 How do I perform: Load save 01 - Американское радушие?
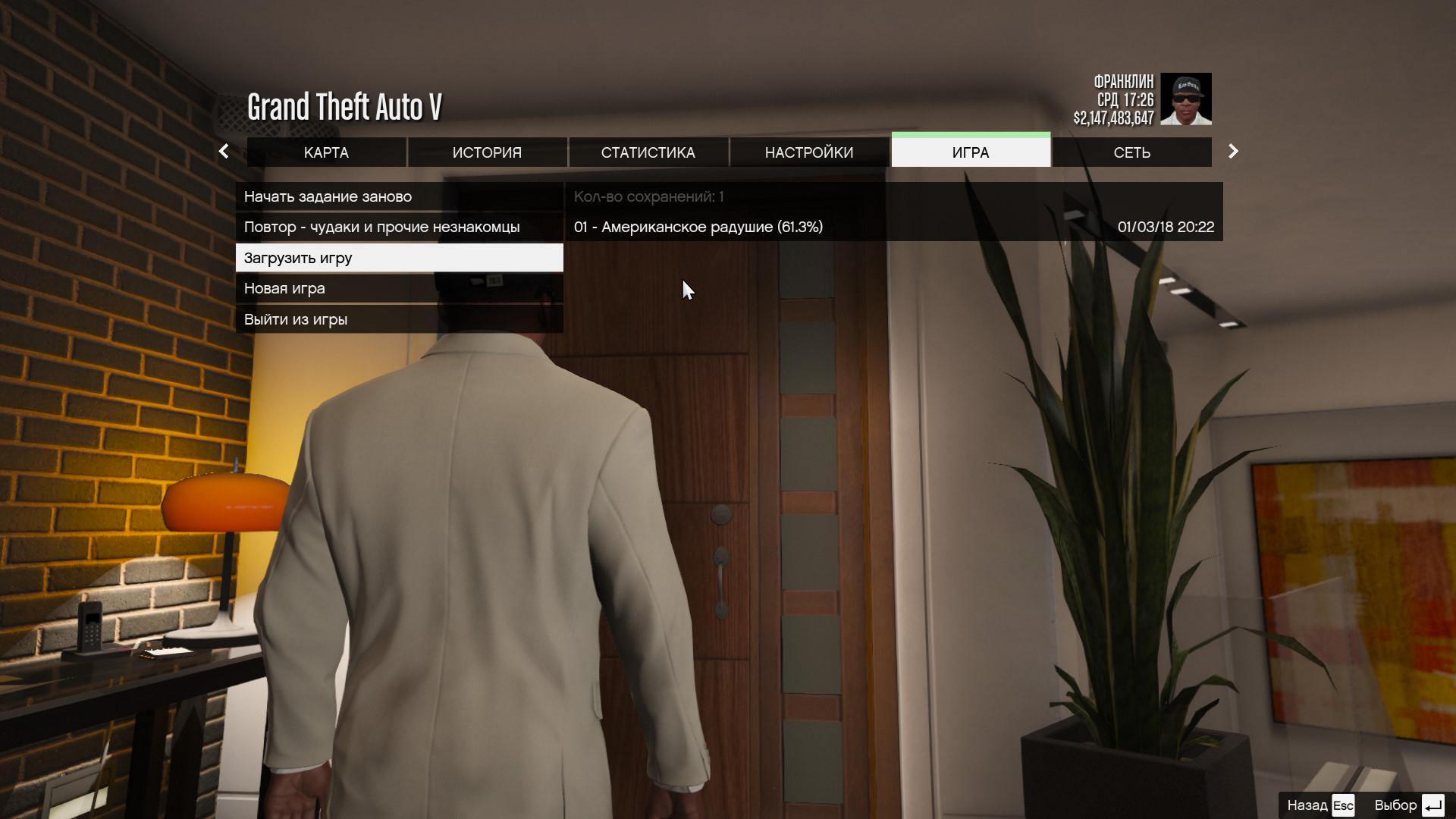[x=893, y=227]
